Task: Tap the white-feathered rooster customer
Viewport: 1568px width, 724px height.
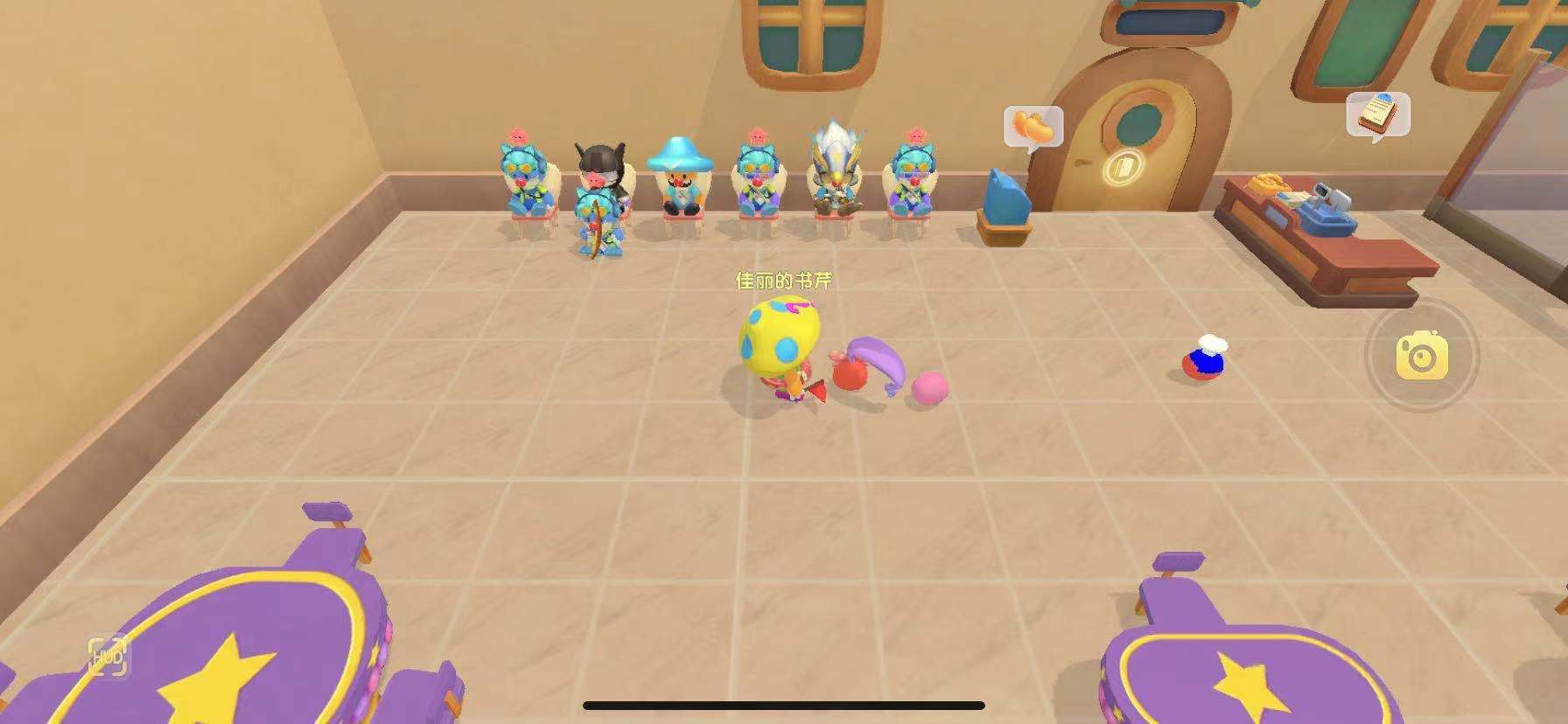Action: (829, 175)
